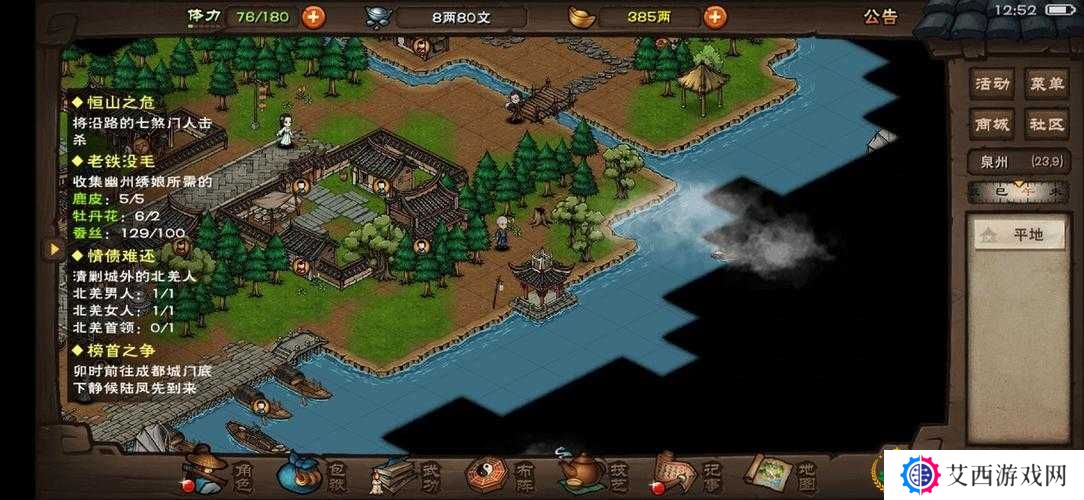The width and height of the screenshot is (1084, 500).
Task: Open the 地图 world map
Action: point(782,473)
